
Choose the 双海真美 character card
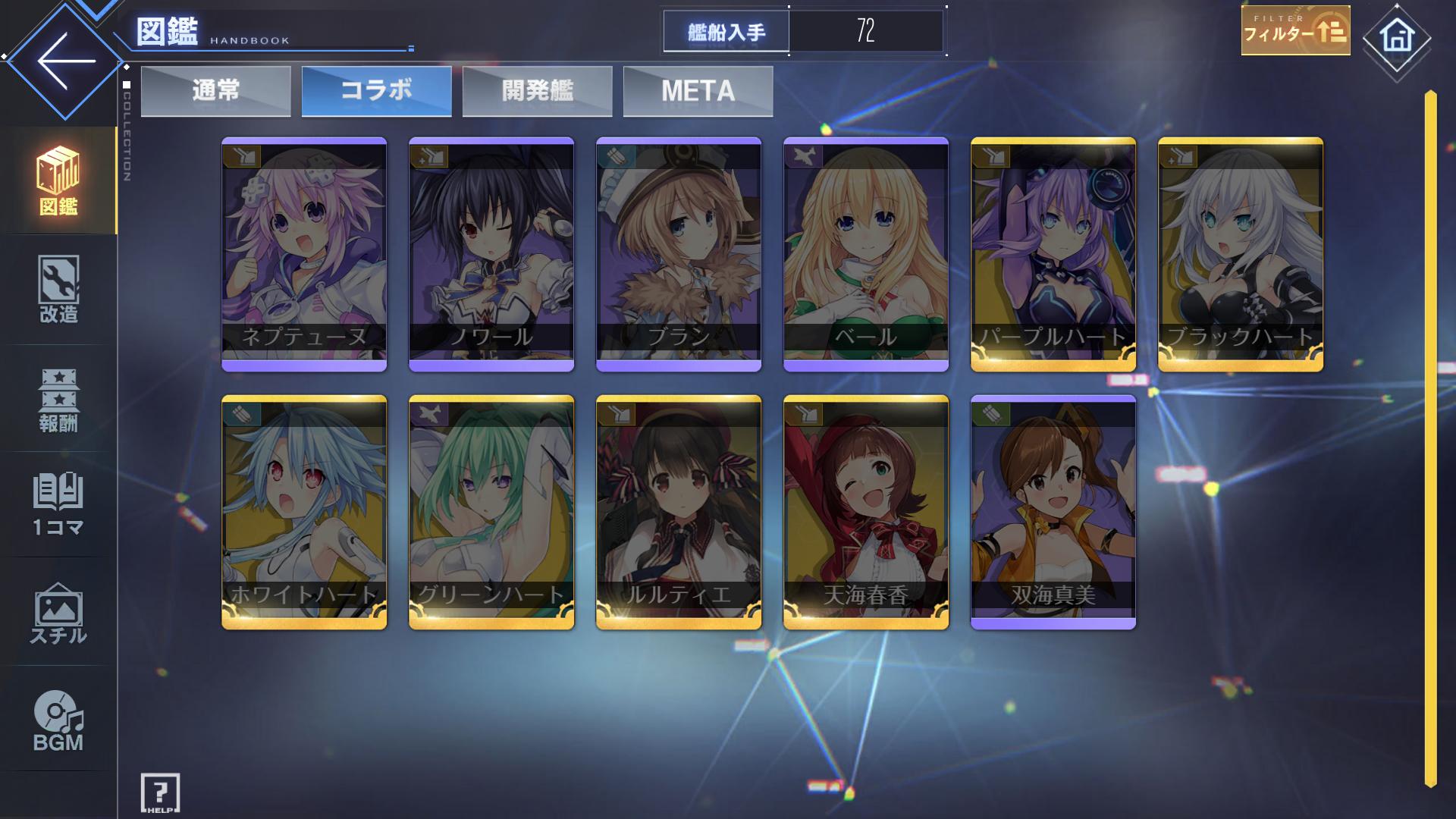(1053, 512)
